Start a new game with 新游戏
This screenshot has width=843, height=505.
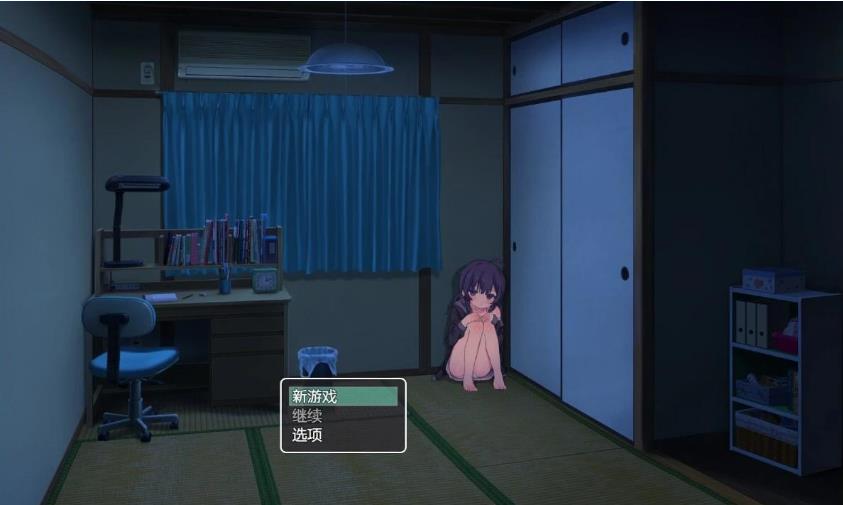point(343,397)
